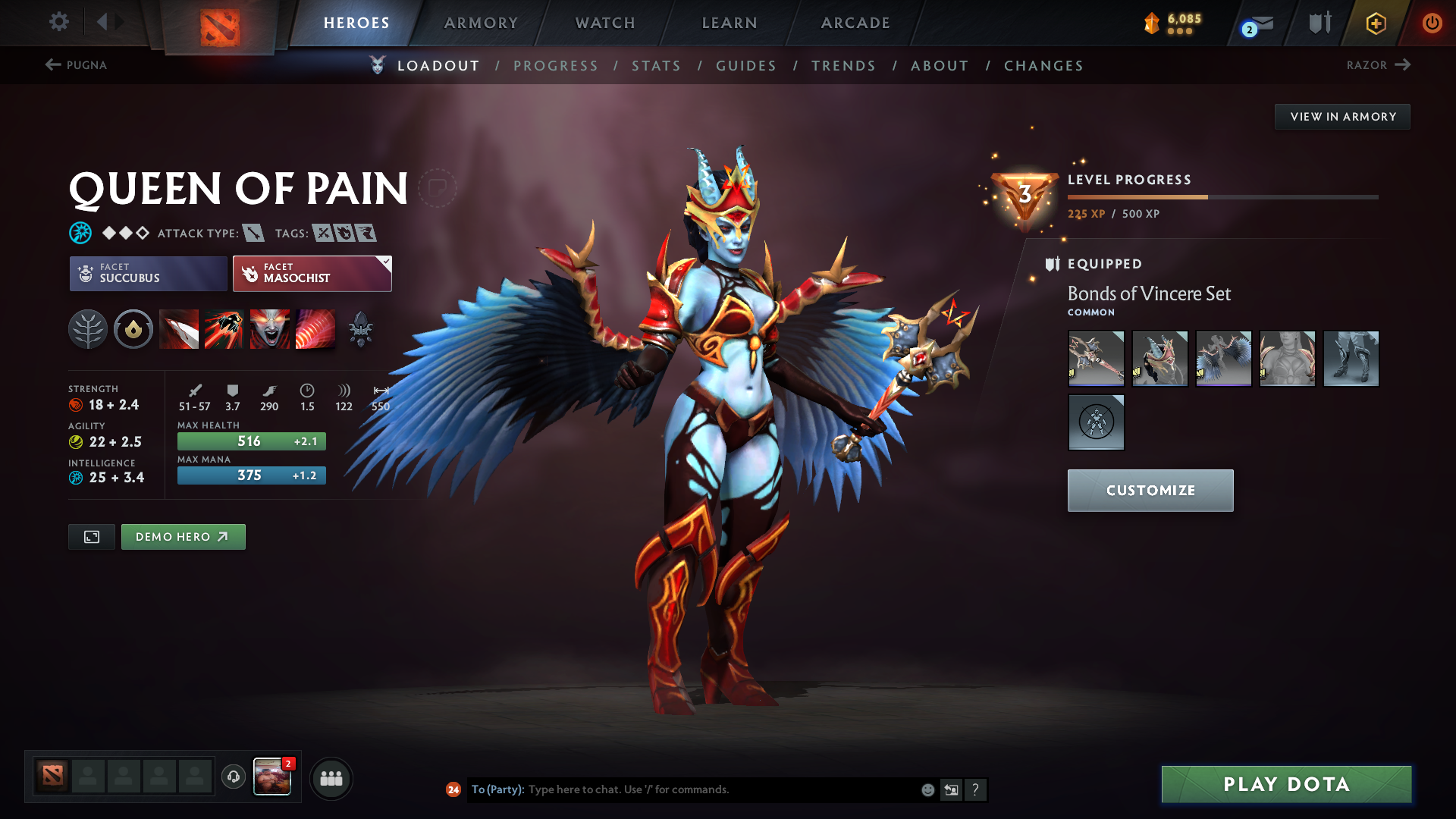The height and width of the screenshot is (819, 1456).
Task: Select the Shadow Strike ability icon
Action: [179, 329]
